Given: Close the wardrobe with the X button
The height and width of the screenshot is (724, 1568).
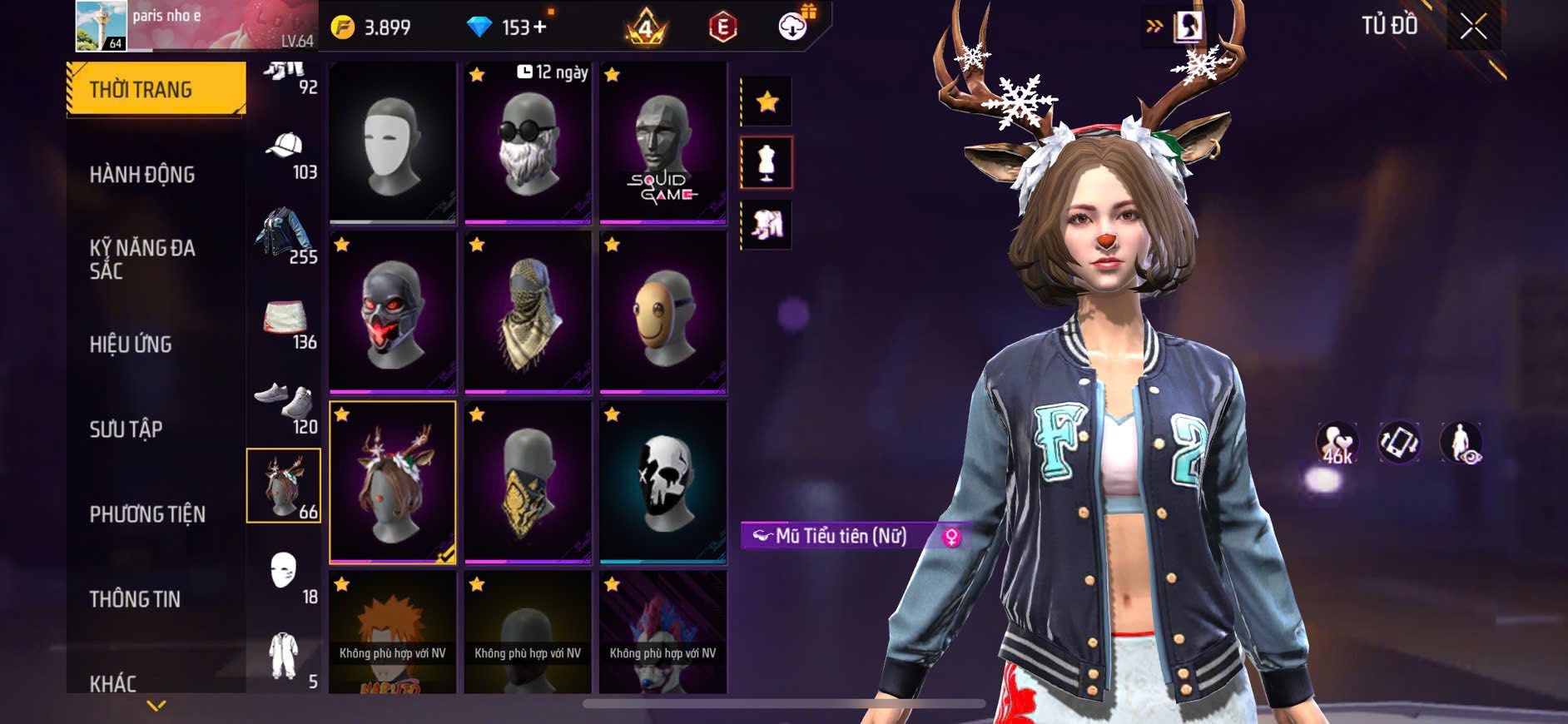Looking at the screenshot, I should click(1473, 27).
